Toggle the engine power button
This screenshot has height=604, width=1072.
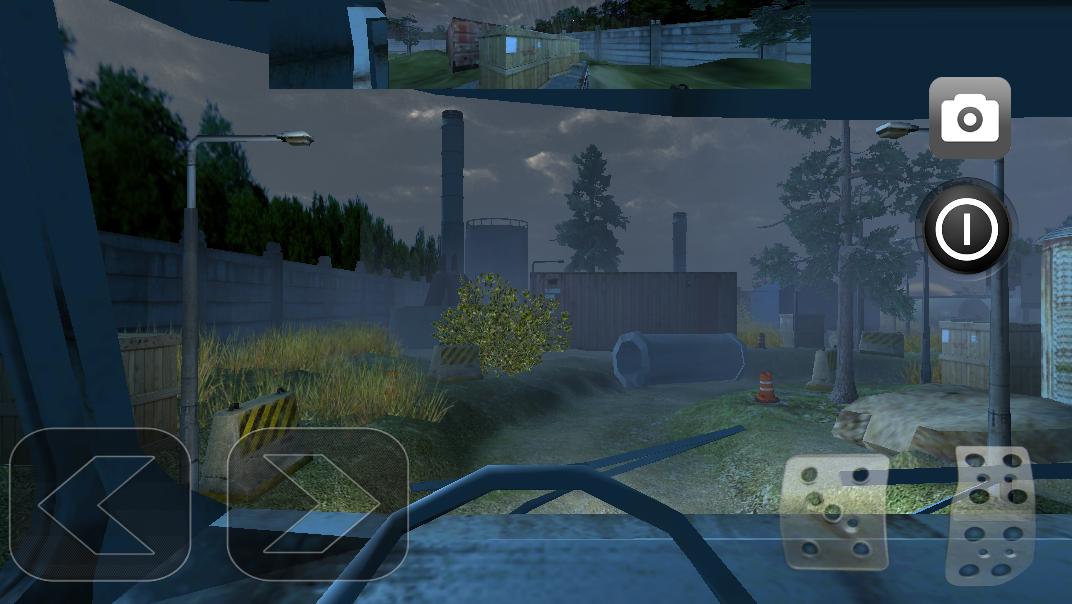(966, 229)
